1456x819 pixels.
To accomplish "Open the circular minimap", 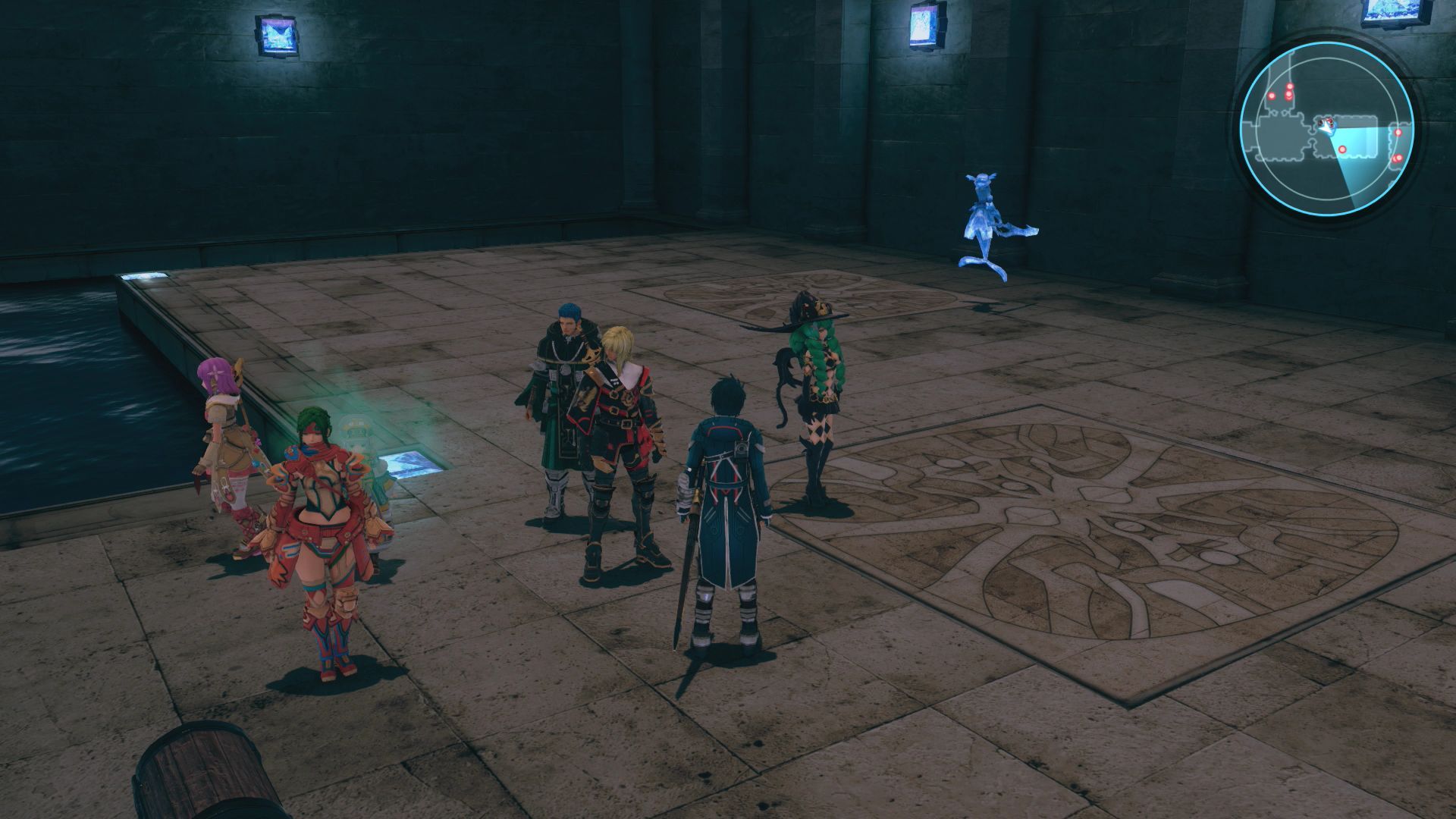I will pos(1328,127).
